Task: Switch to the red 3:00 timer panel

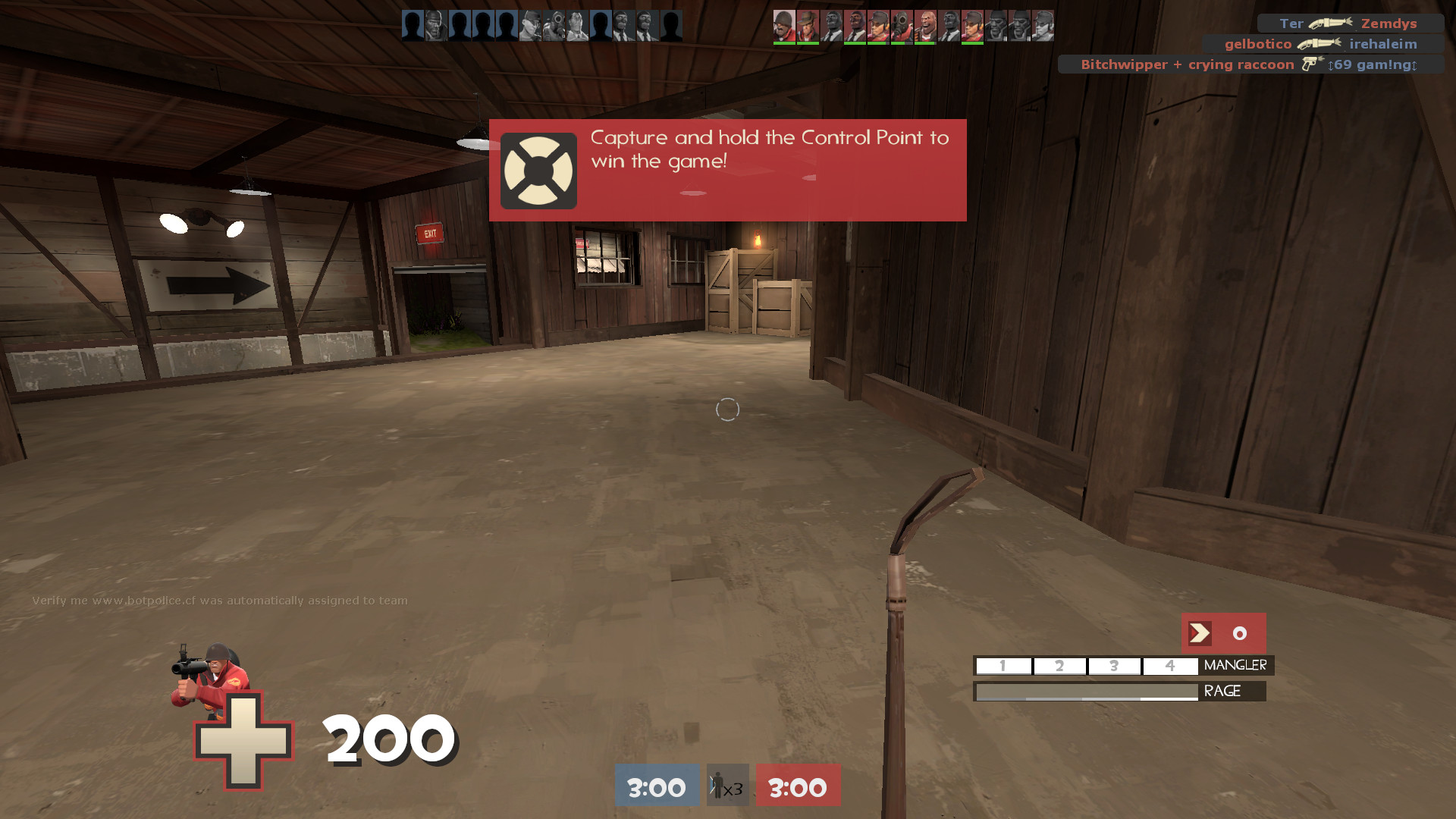Action: coord(797,786)
